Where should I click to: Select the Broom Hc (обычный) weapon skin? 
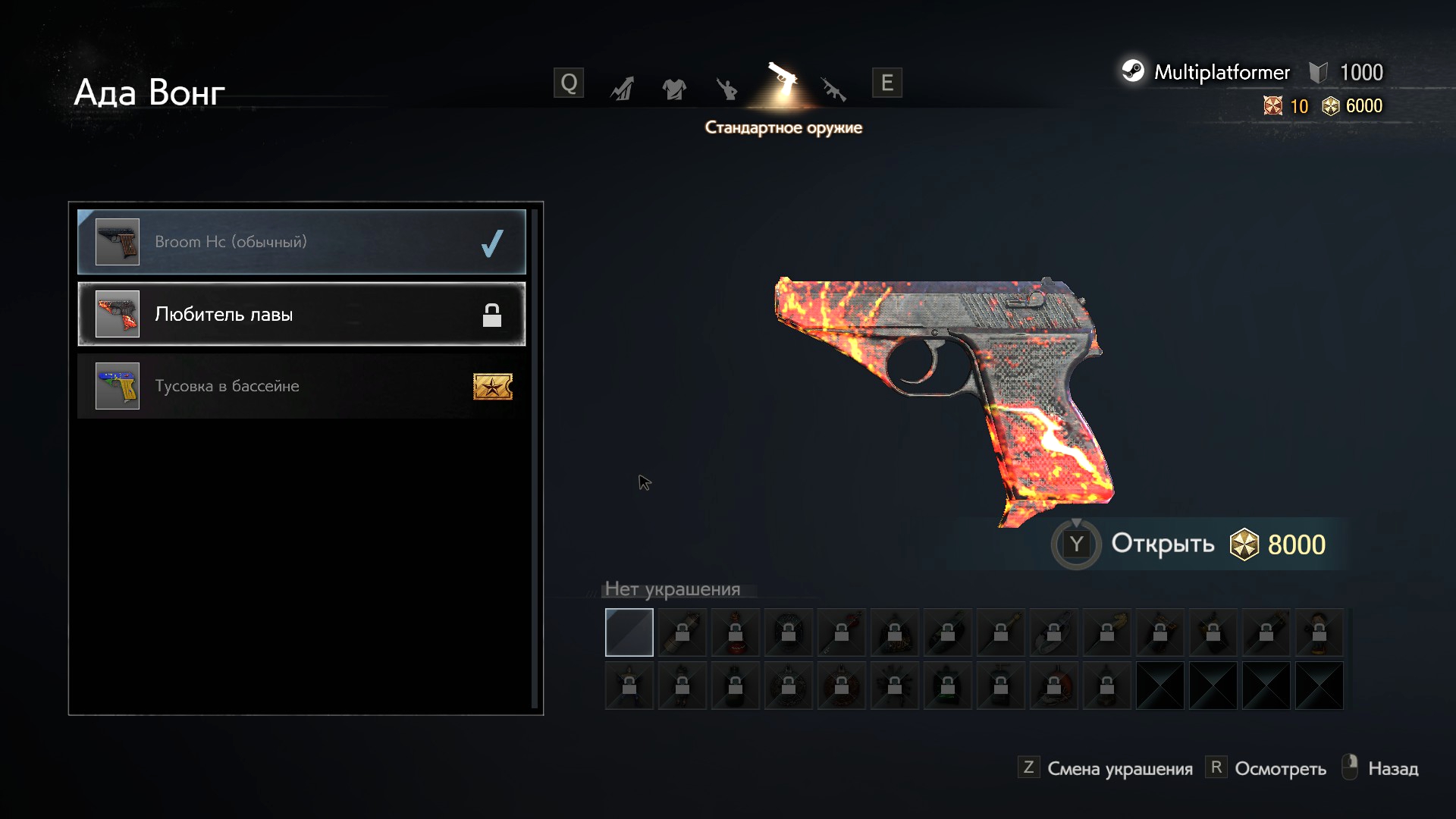(x=301, y=242)
